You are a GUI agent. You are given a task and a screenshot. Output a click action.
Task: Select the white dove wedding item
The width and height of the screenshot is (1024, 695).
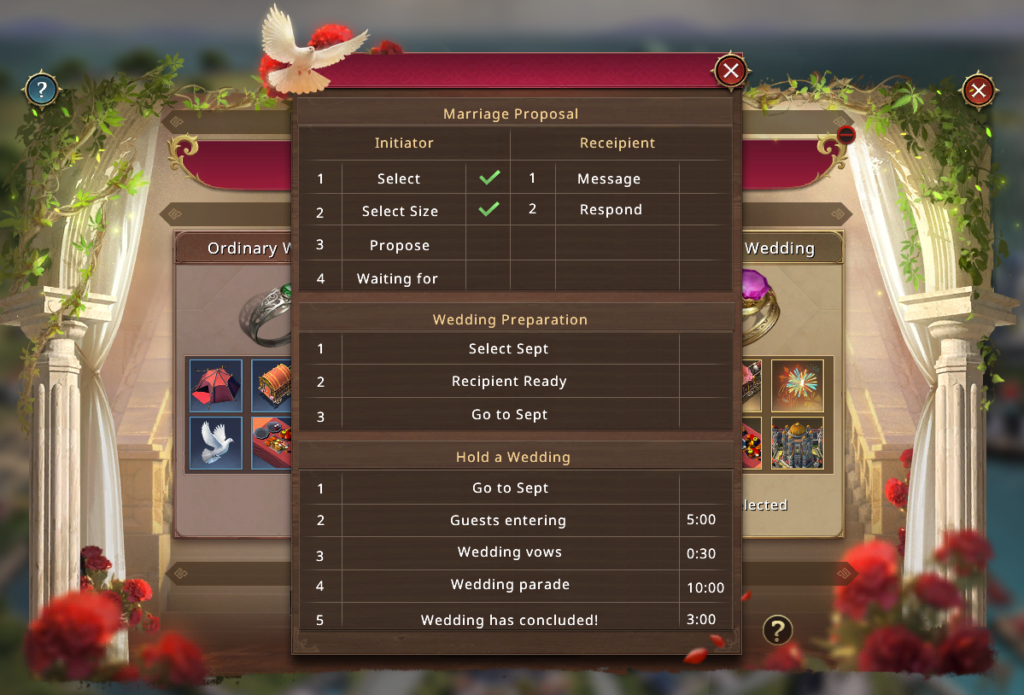tap(216, 442)
